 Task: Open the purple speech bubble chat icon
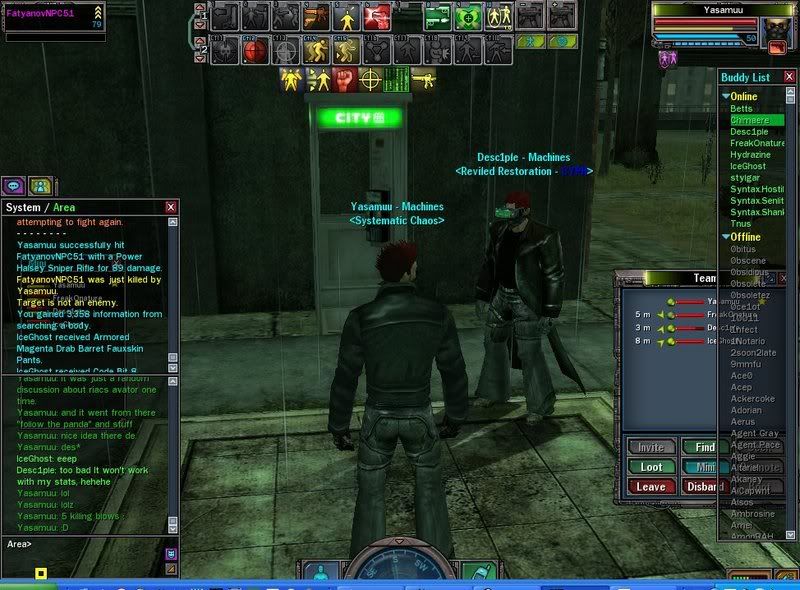(x=14, y=185)
